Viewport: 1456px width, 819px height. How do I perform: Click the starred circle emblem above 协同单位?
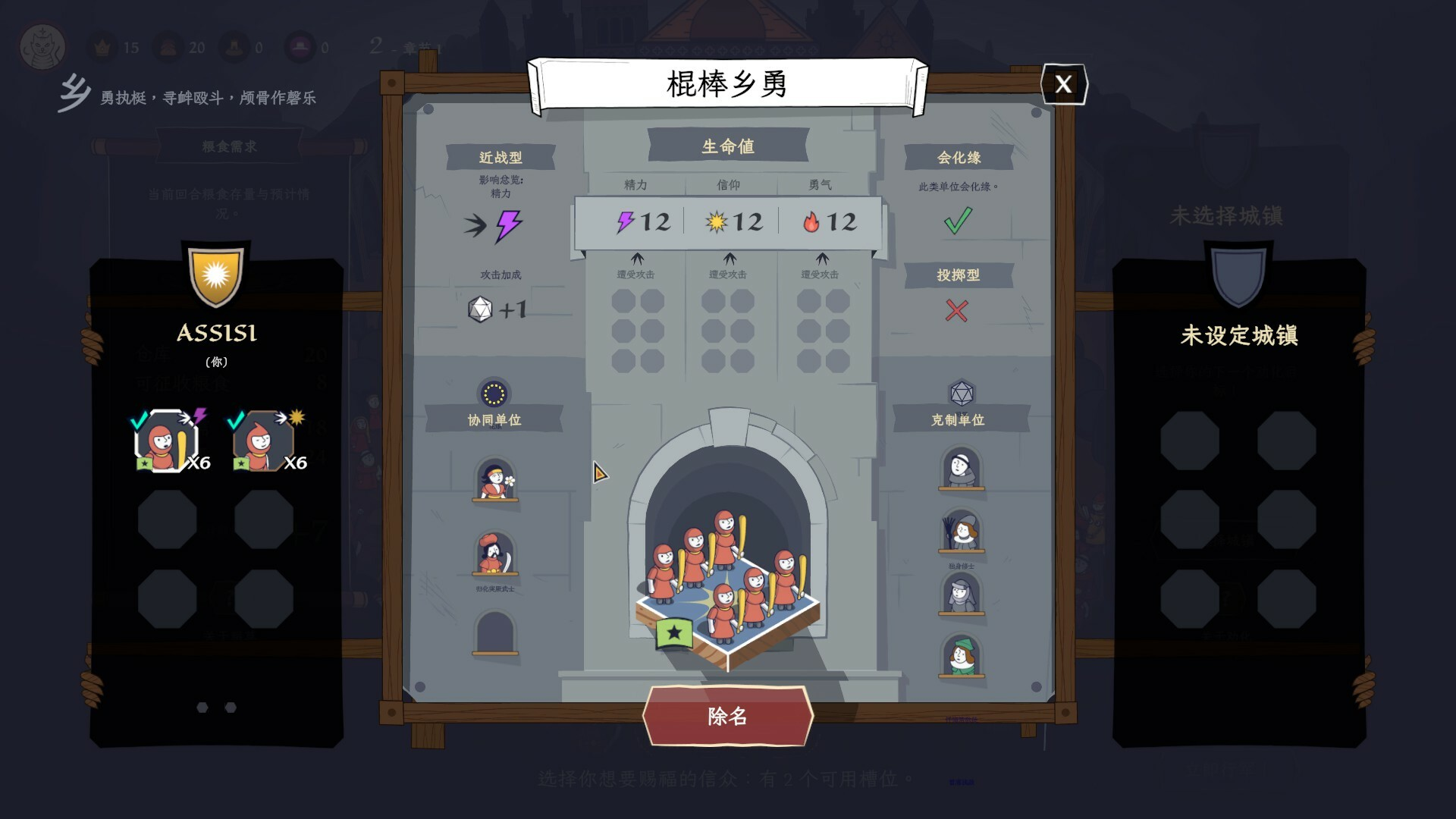point(495,394)
